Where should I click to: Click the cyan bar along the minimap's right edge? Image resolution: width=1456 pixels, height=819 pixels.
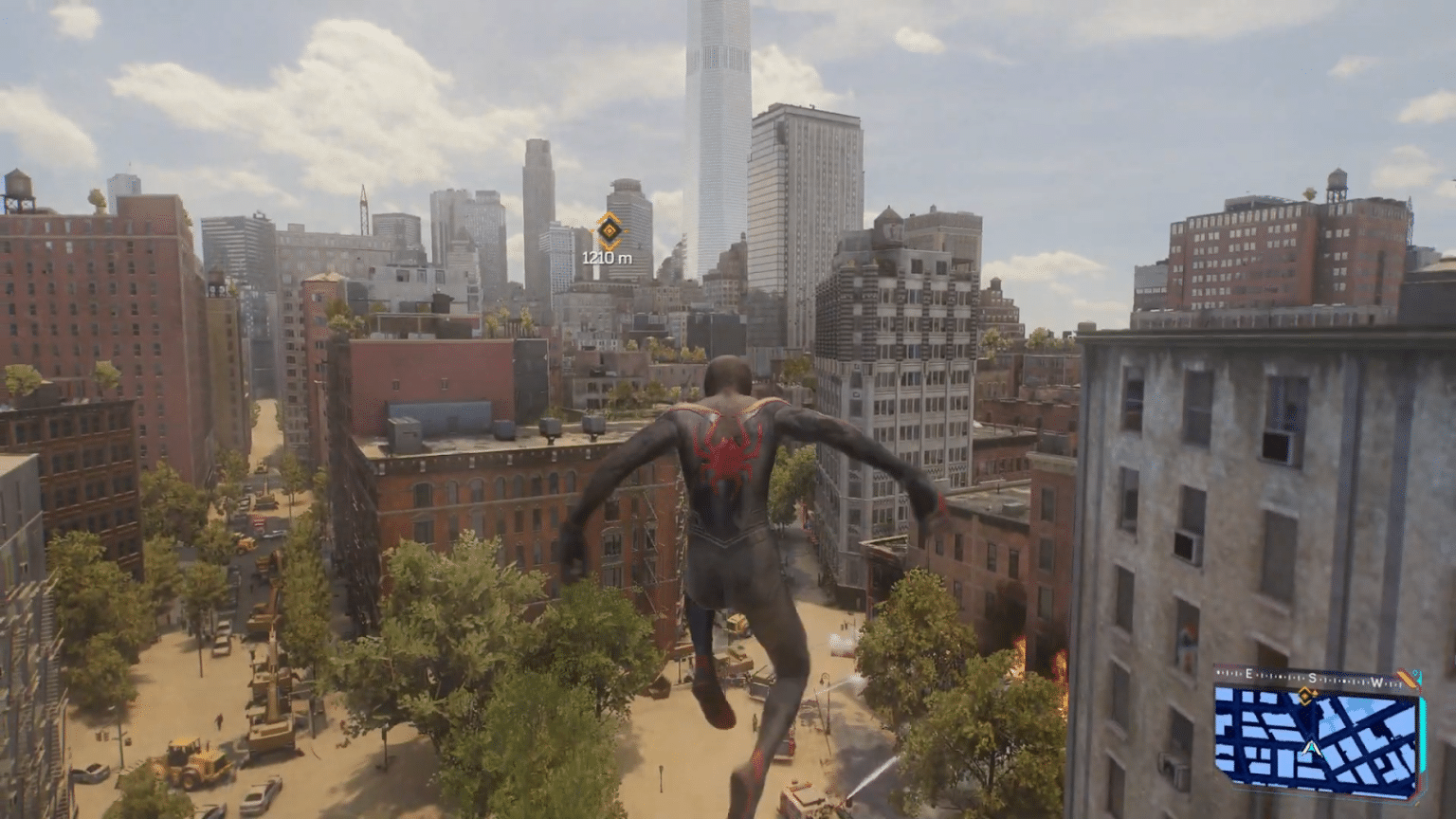[1423, 733]
